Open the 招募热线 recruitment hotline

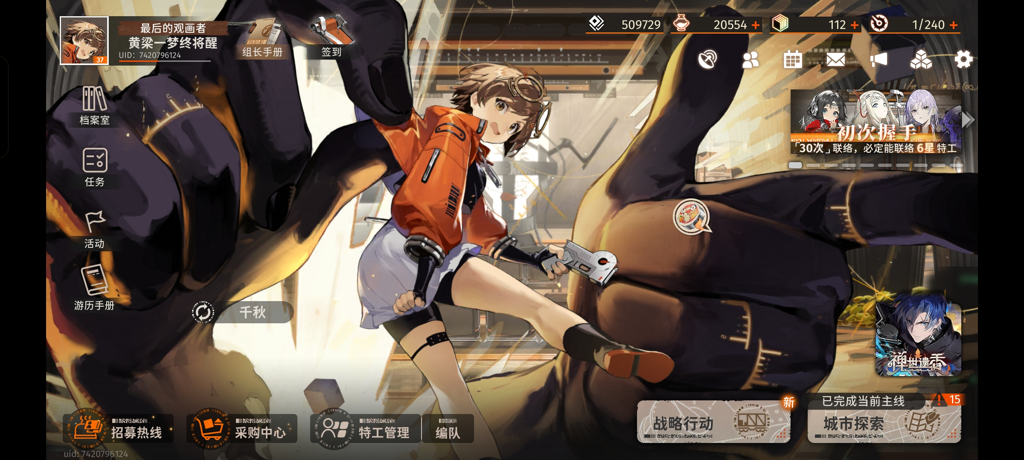[x=117, y=429]
